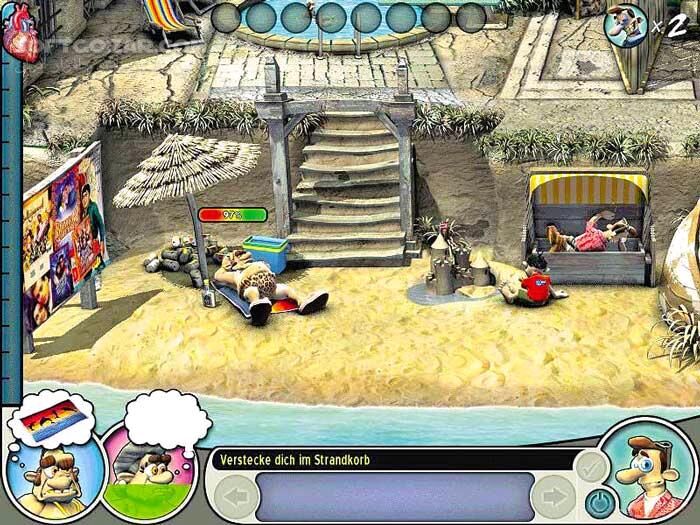Click the Woody lives icon
The height and width of the screenshot is (525, 700).
pos(625,23)
